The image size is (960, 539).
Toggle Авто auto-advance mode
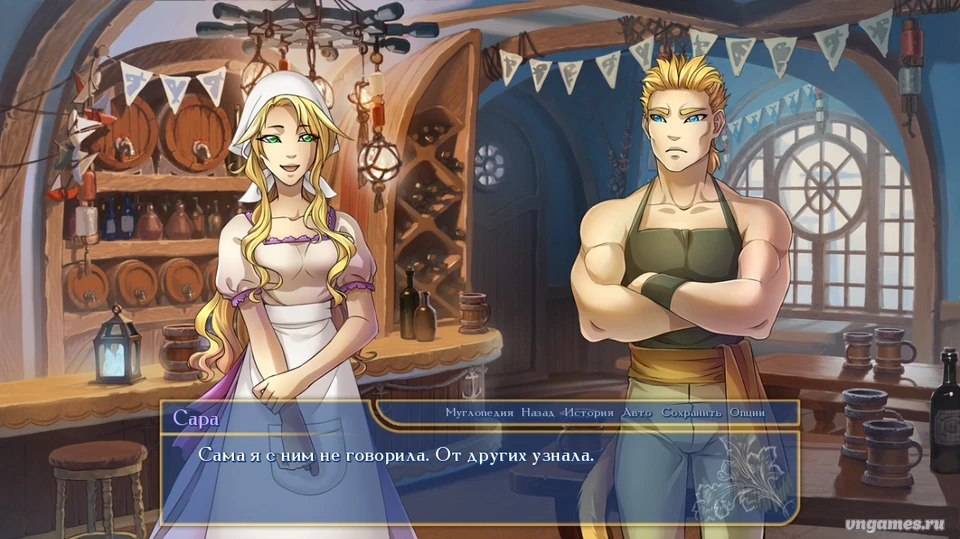pos(636,413)
